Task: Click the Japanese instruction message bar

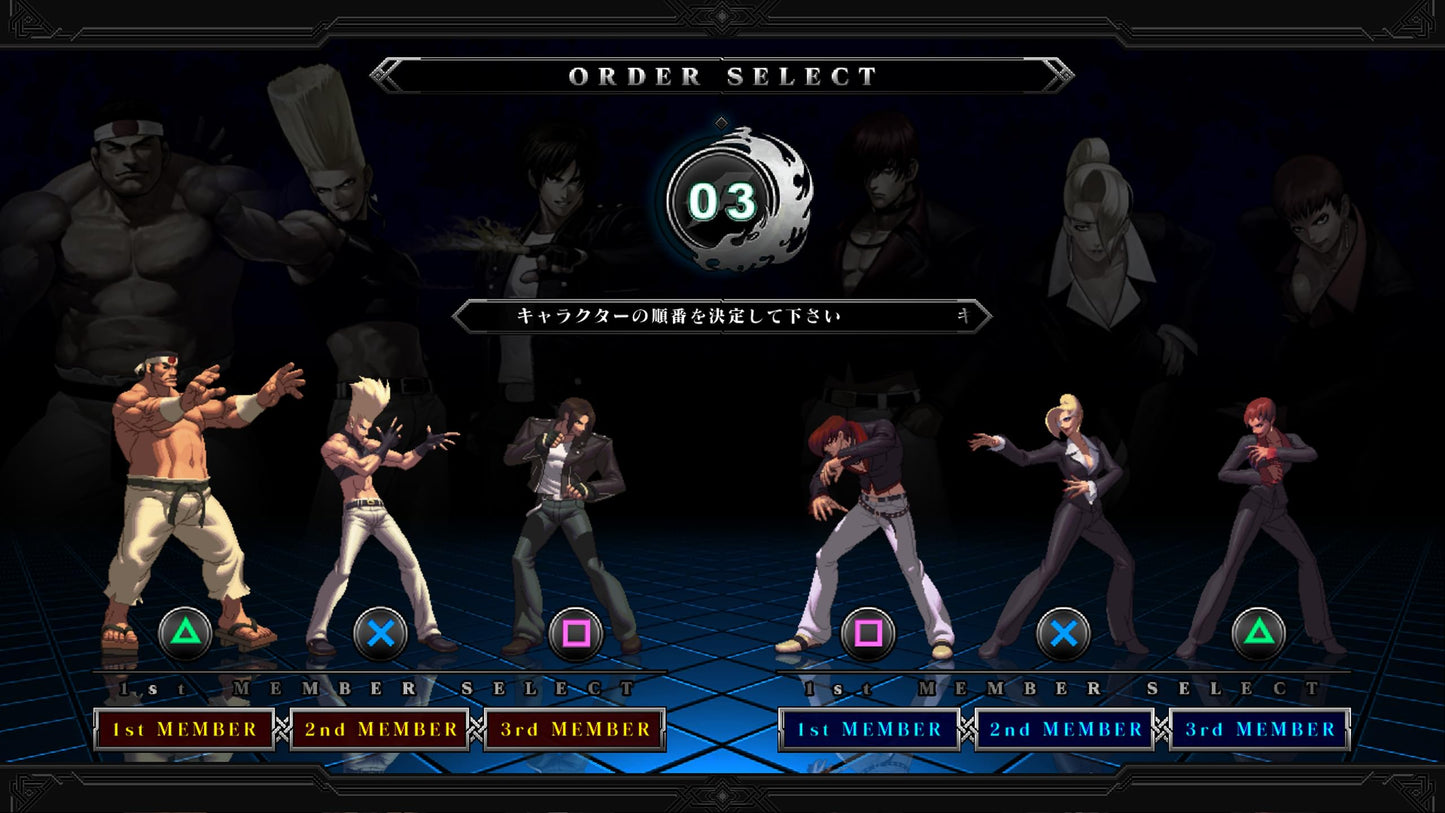Action: tap(722, 315)
